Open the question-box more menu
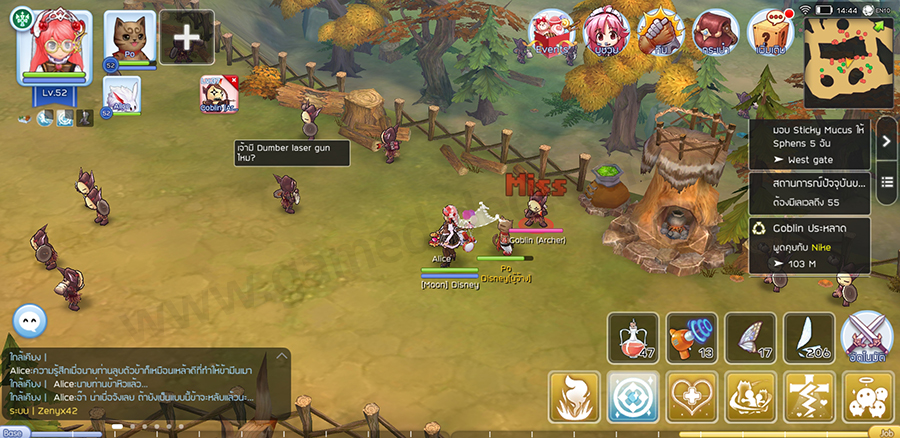Viewport: 900px width, 438px height. click(x=771, y=33)
